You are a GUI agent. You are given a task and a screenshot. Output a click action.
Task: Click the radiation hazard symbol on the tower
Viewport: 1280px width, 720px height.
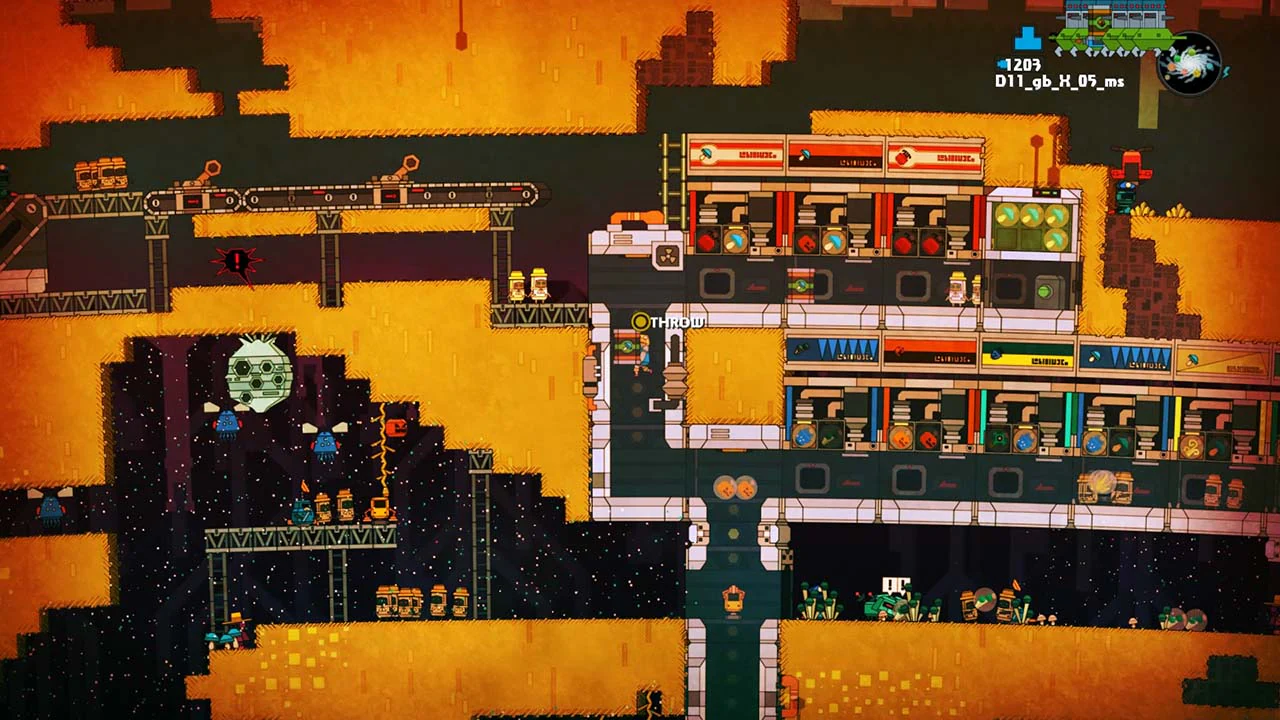click(667, 257)
